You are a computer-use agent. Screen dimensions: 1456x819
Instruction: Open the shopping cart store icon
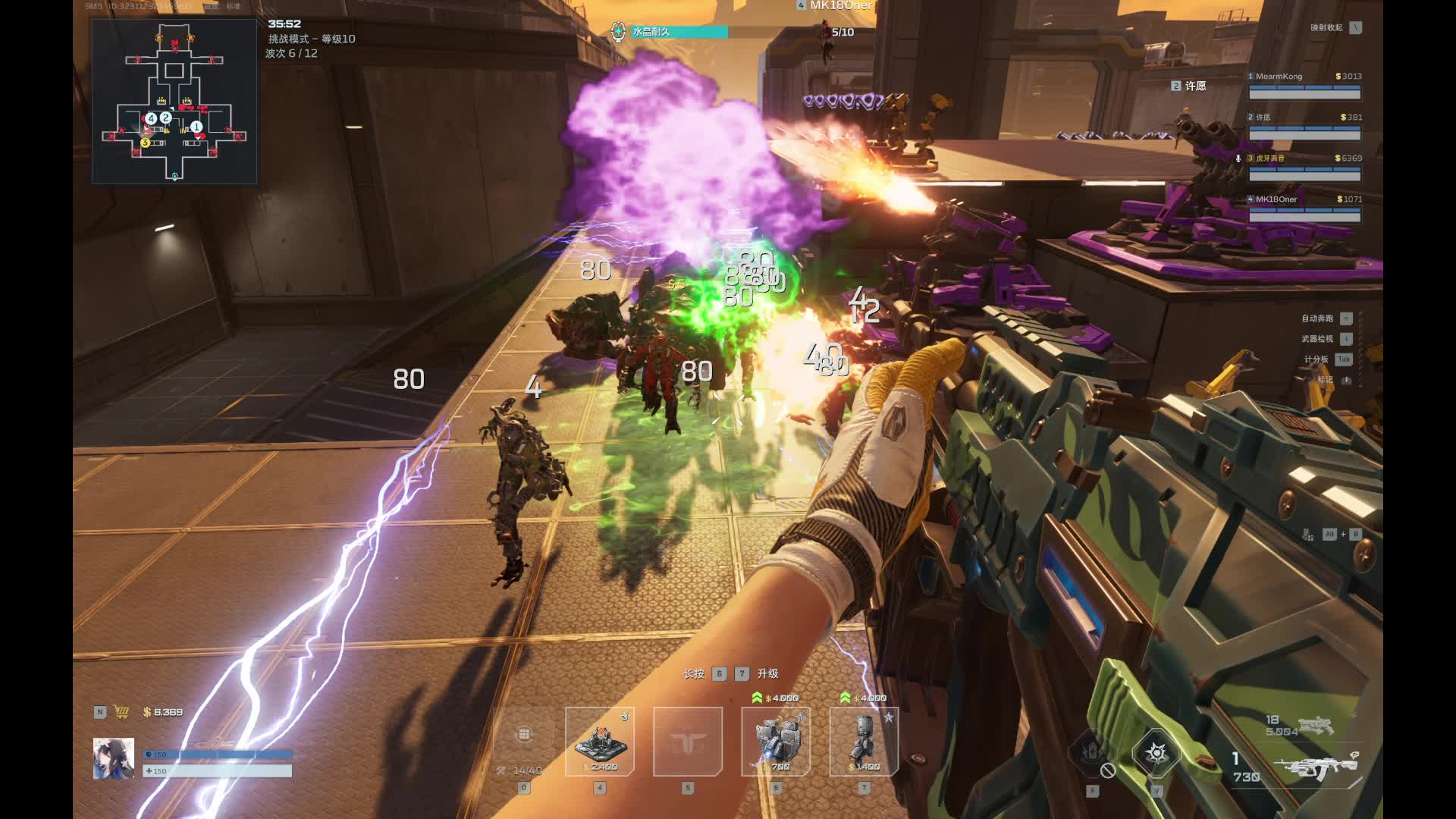121,712
